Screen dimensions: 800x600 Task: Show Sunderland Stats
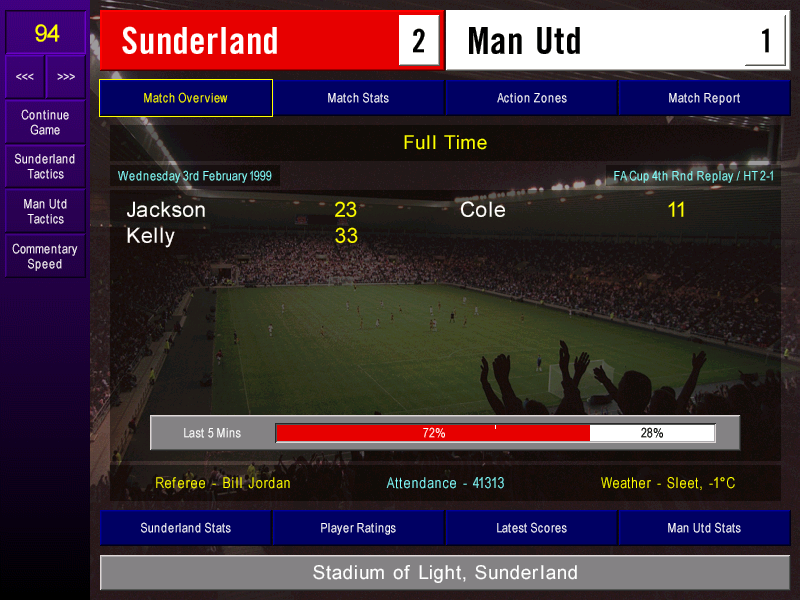pyautogui.click(x=185, y=528)
